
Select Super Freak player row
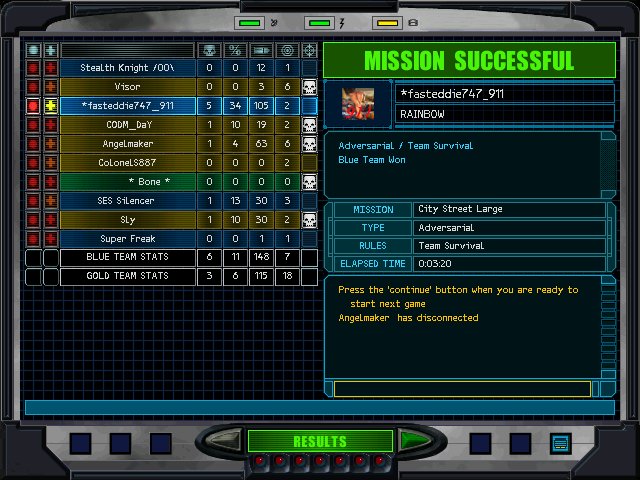point(127,239)
